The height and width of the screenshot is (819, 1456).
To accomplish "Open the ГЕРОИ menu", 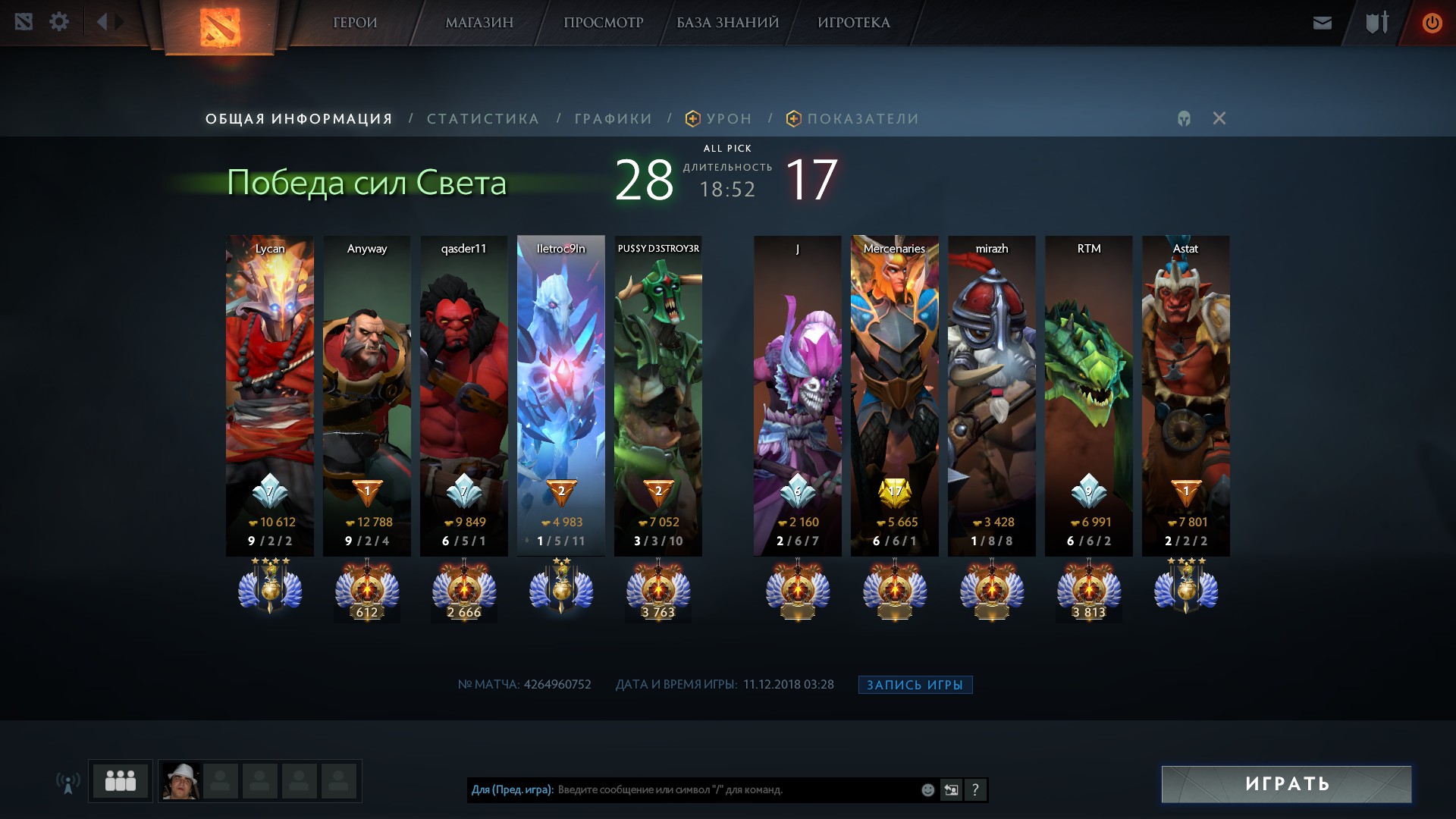I will point(355,23).
